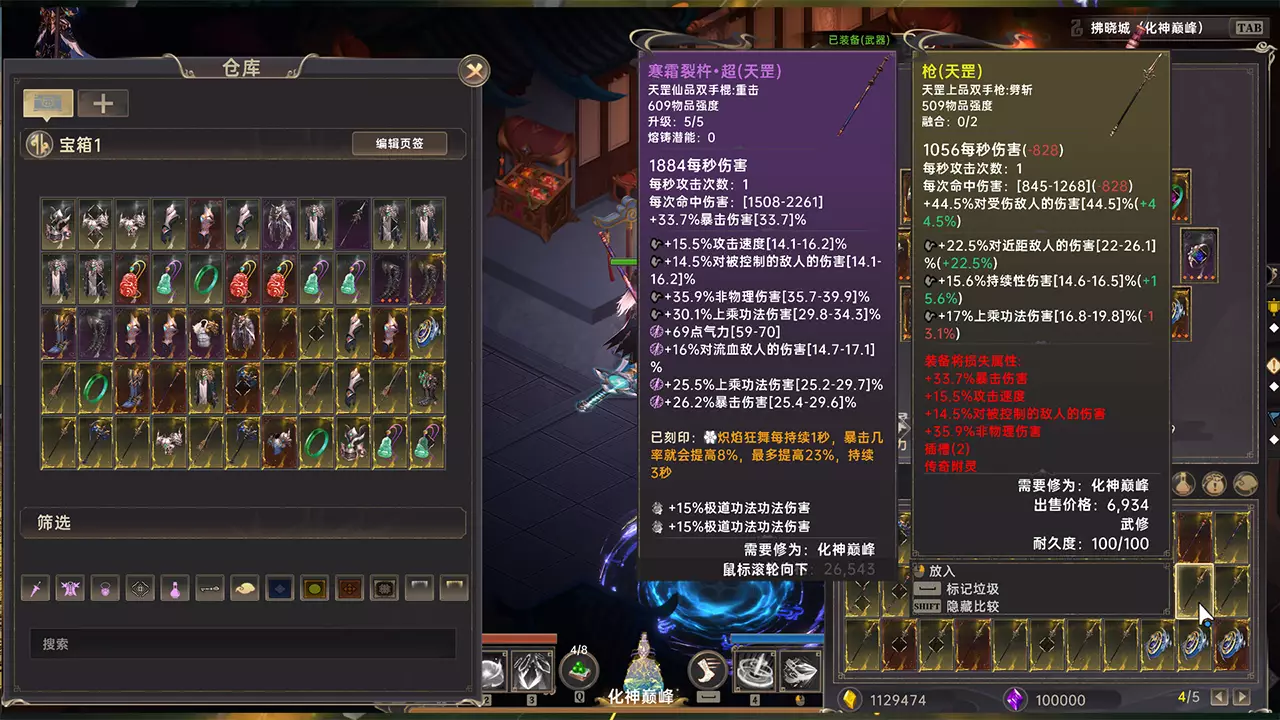The height and width of the screenshot is (720, 1280).
Task: Click the potion bottle filter icon
Action: pos(175,588)
